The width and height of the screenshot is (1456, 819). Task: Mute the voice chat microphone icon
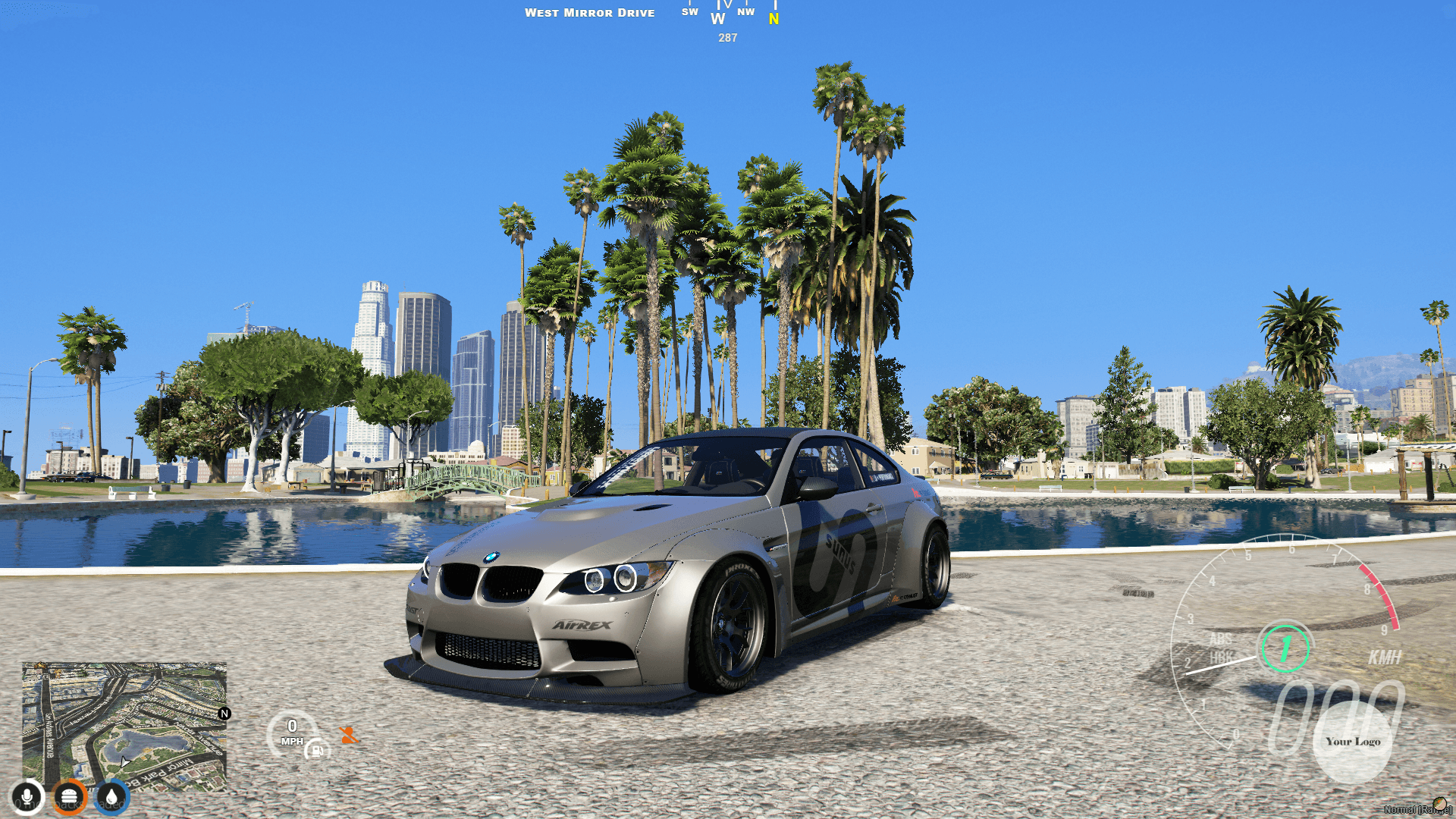tap(27, 795)
